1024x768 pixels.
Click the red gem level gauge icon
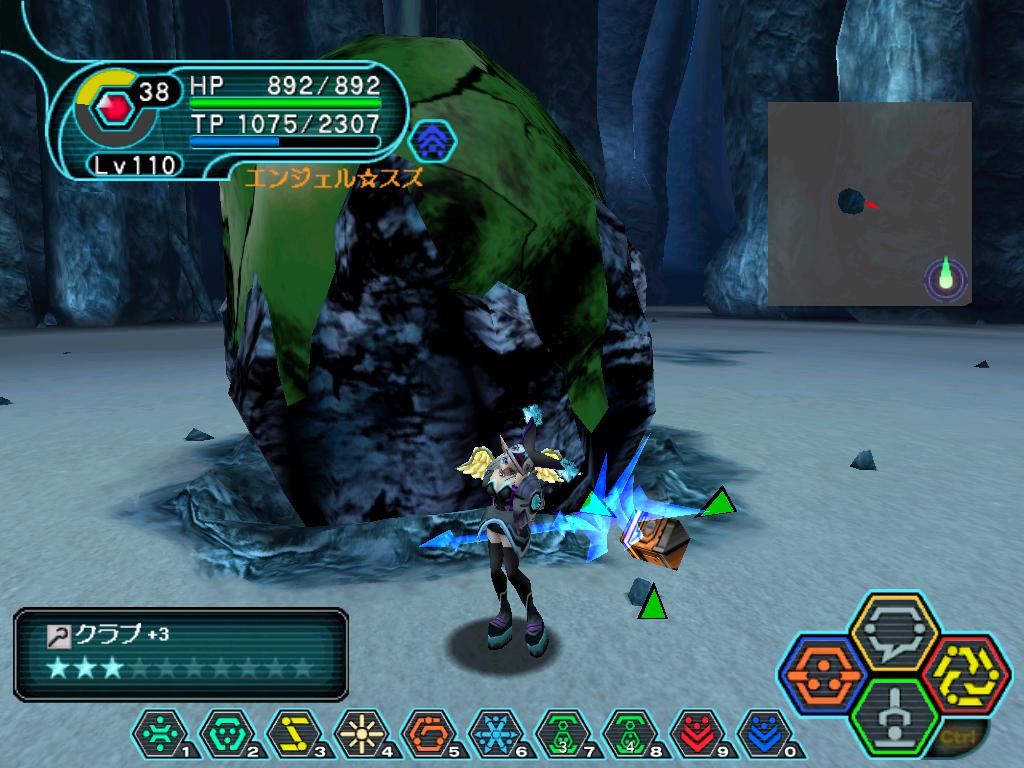pos(115,105)
